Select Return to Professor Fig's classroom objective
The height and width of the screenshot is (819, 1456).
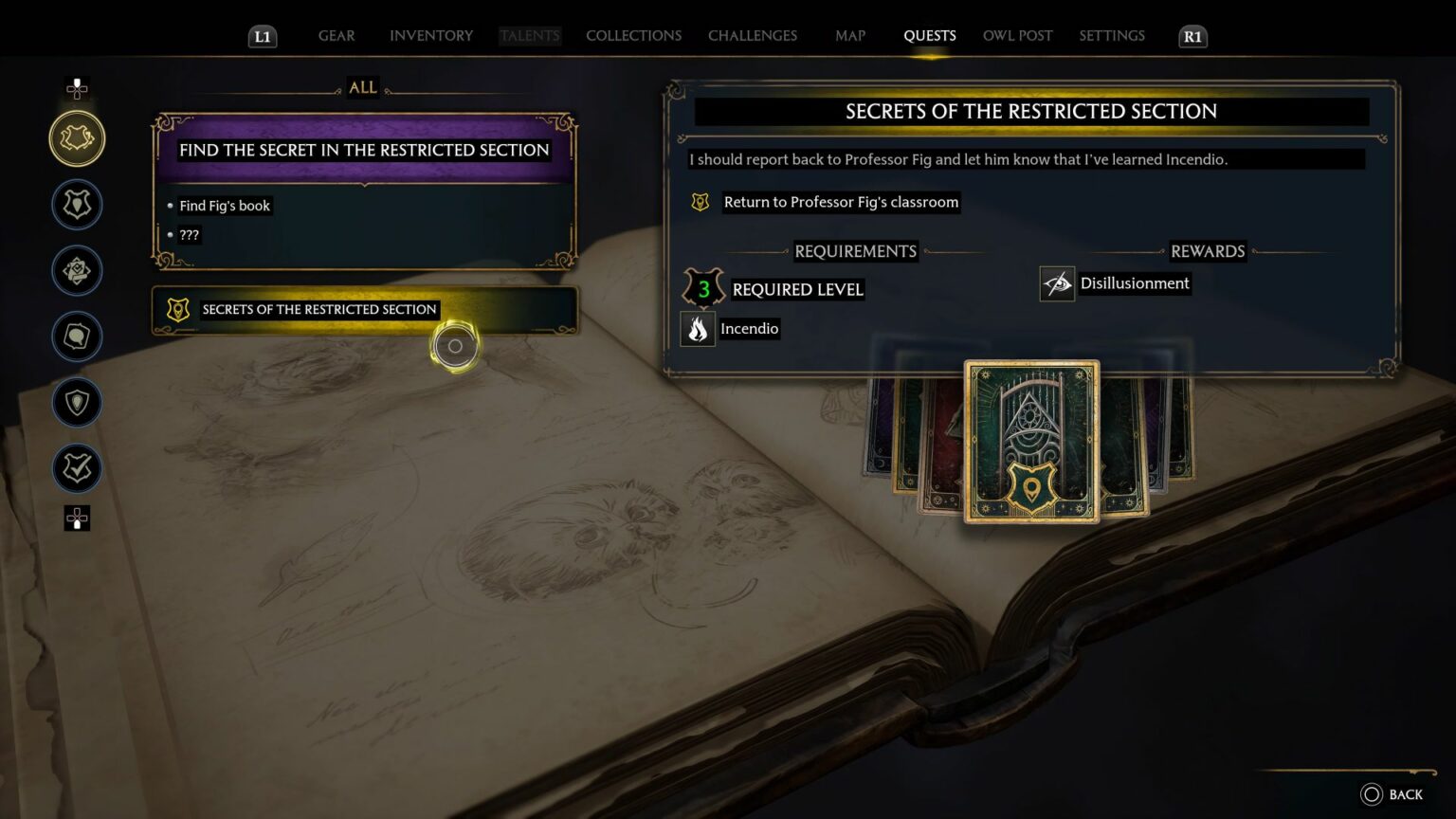(840, 202)
